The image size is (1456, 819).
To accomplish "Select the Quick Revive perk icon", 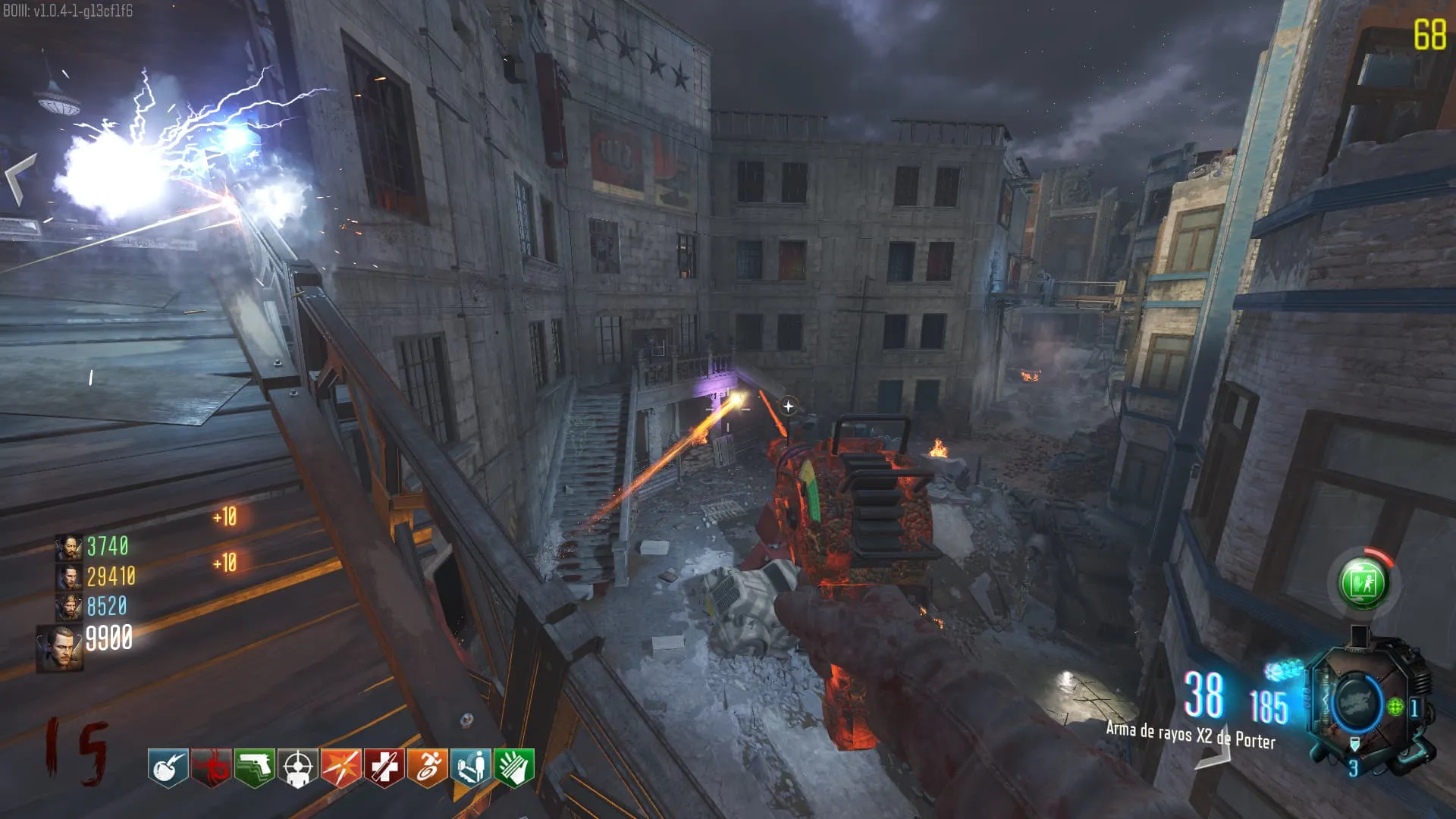I will click(471, 768).
